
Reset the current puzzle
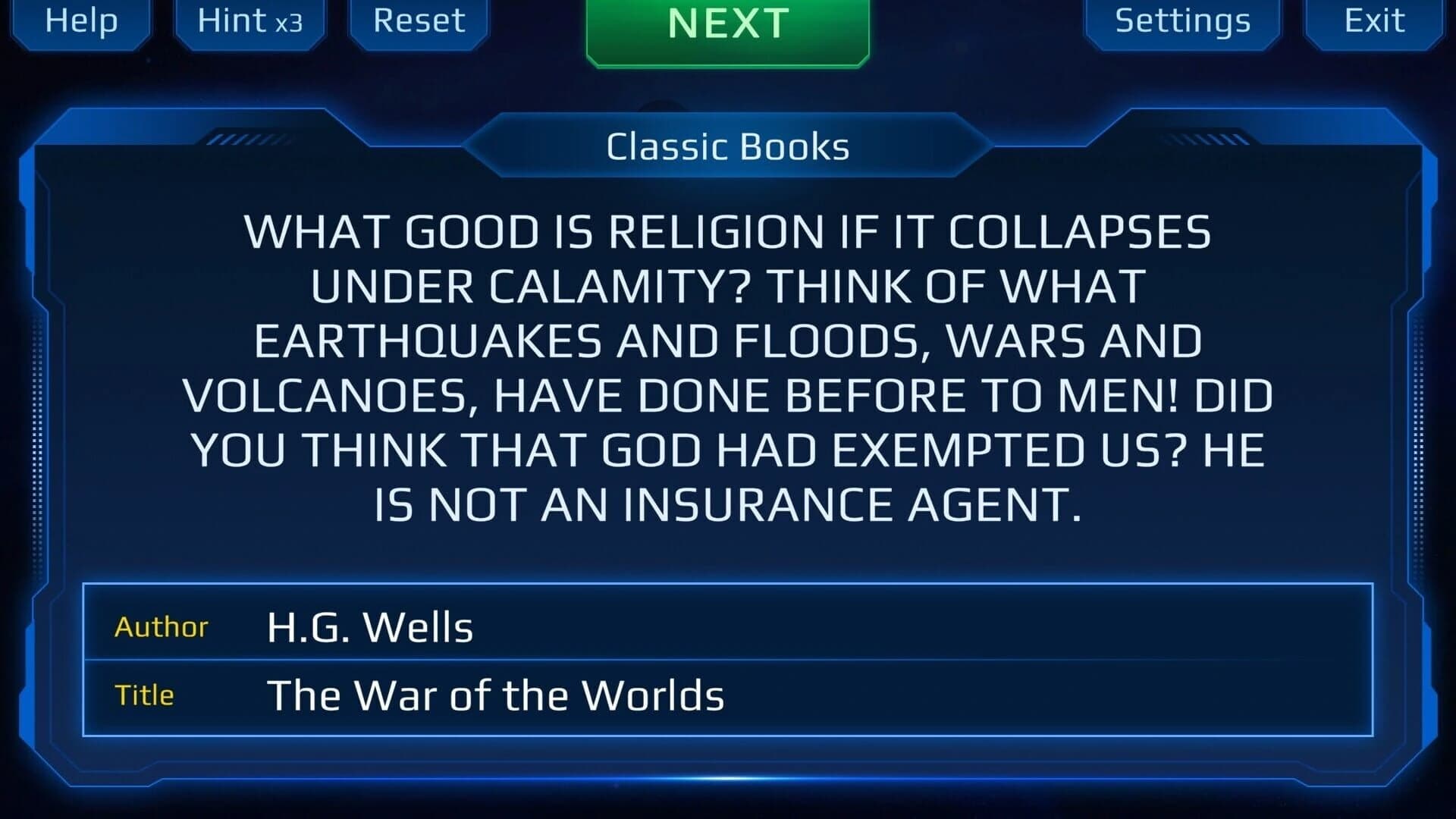(418, 21)
